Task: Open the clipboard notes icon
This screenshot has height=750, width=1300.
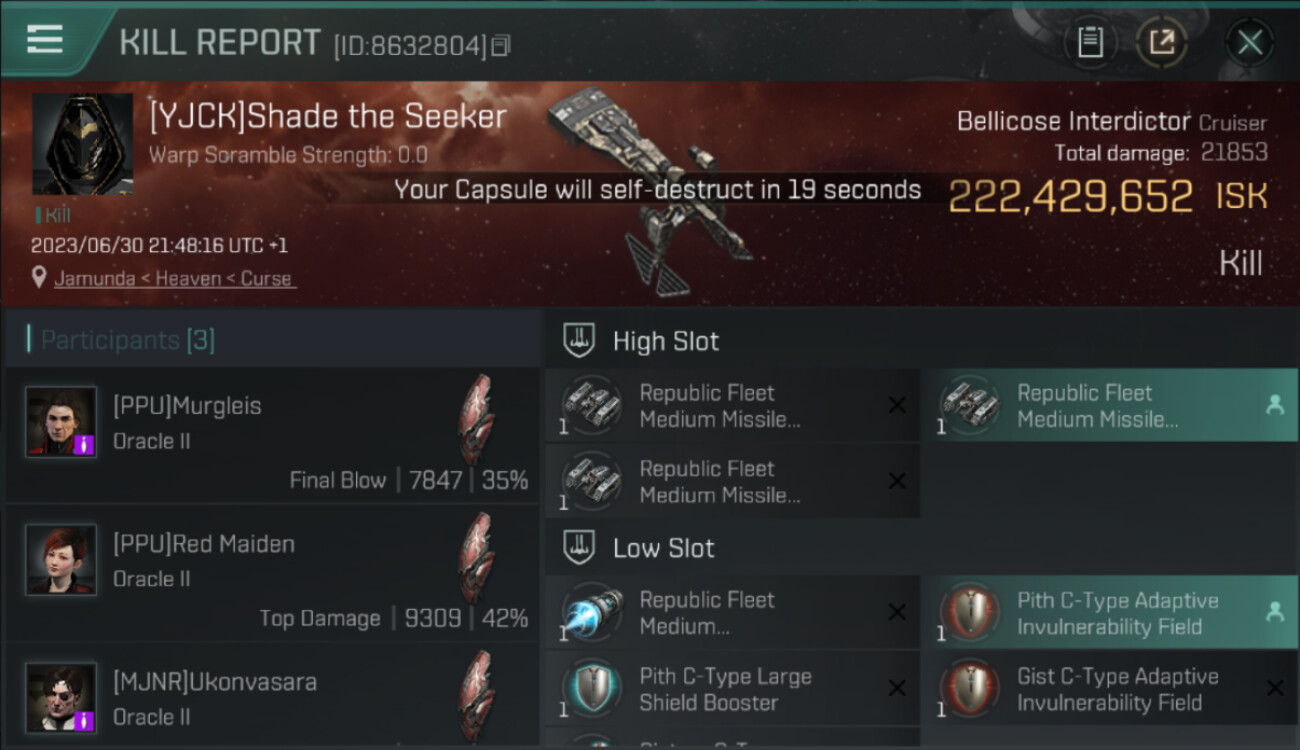Action: [x=1090, y=42]
